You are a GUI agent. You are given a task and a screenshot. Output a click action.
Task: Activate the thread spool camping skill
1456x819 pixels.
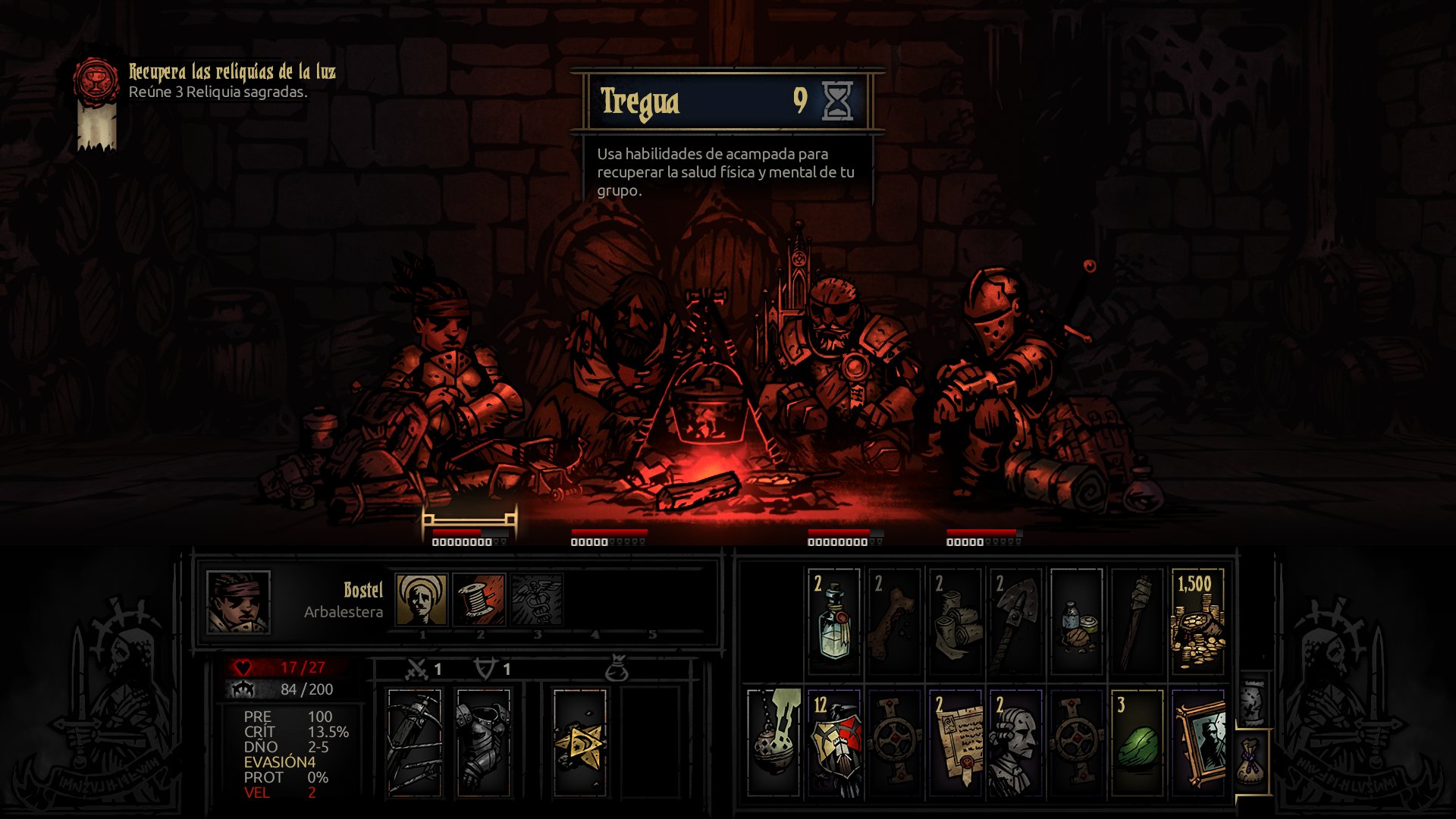coord(479,599)
